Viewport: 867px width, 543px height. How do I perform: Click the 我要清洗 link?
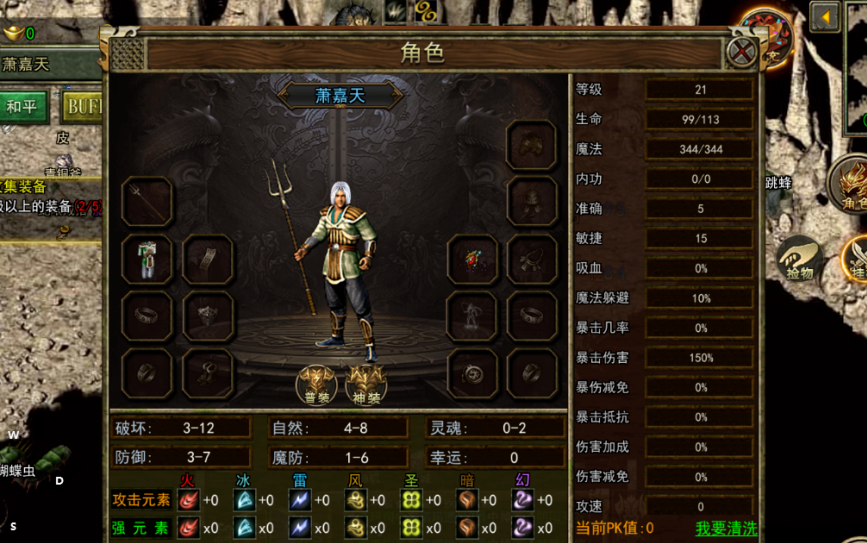coord(726,528)
